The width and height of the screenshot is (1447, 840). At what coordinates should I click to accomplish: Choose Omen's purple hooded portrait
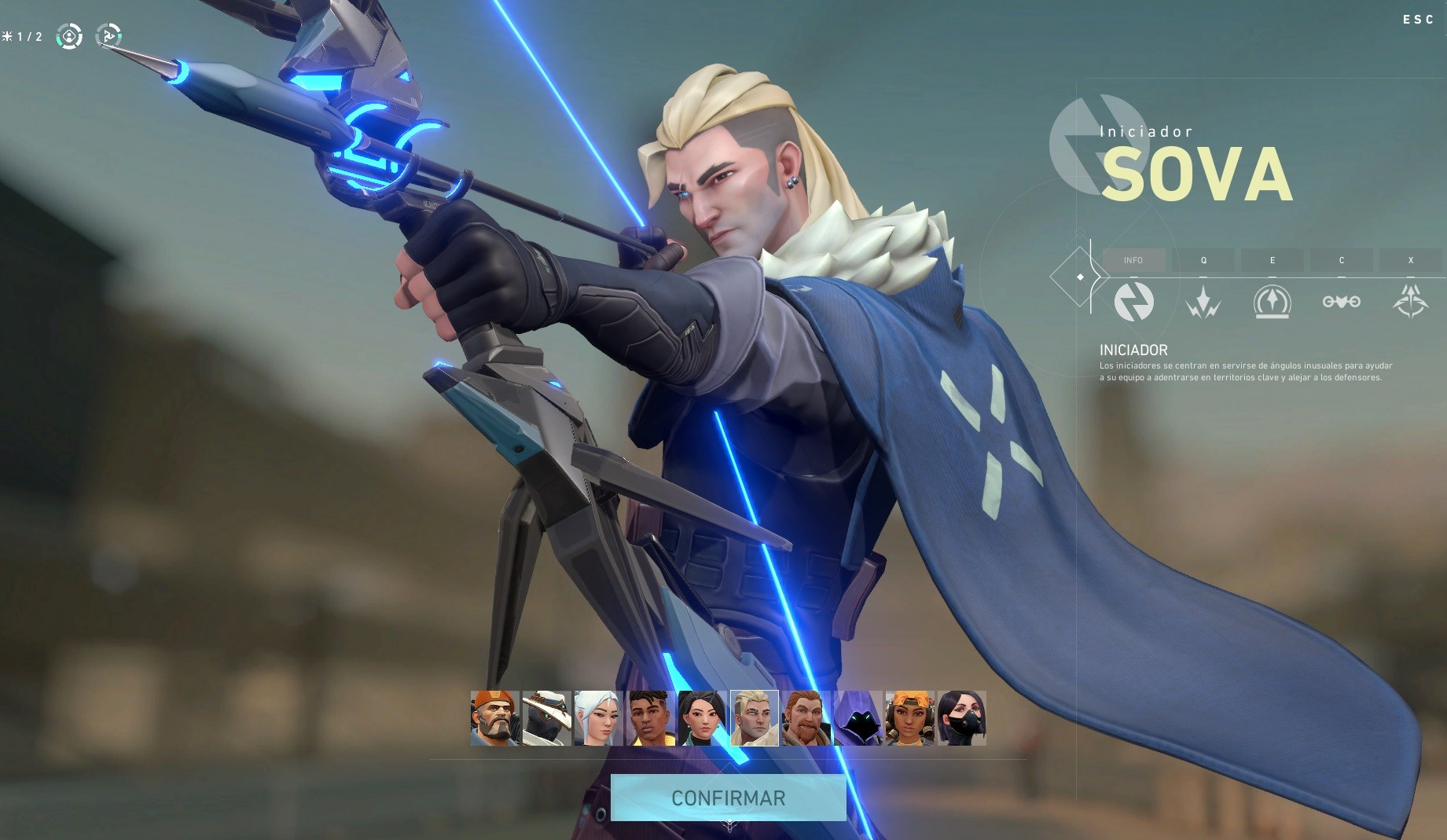coord(858,718)
